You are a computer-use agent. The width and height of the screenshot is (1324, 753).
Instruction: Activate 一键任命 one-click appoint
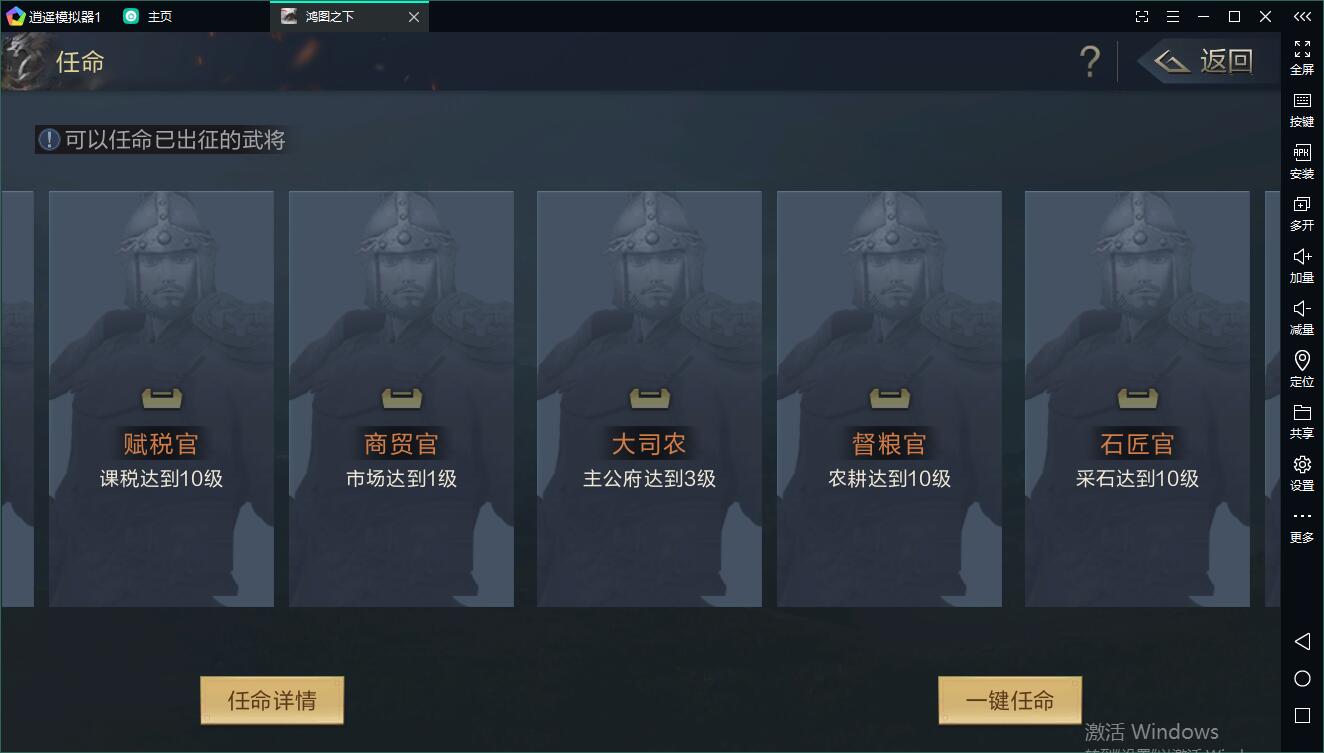tap(1010, 700)
